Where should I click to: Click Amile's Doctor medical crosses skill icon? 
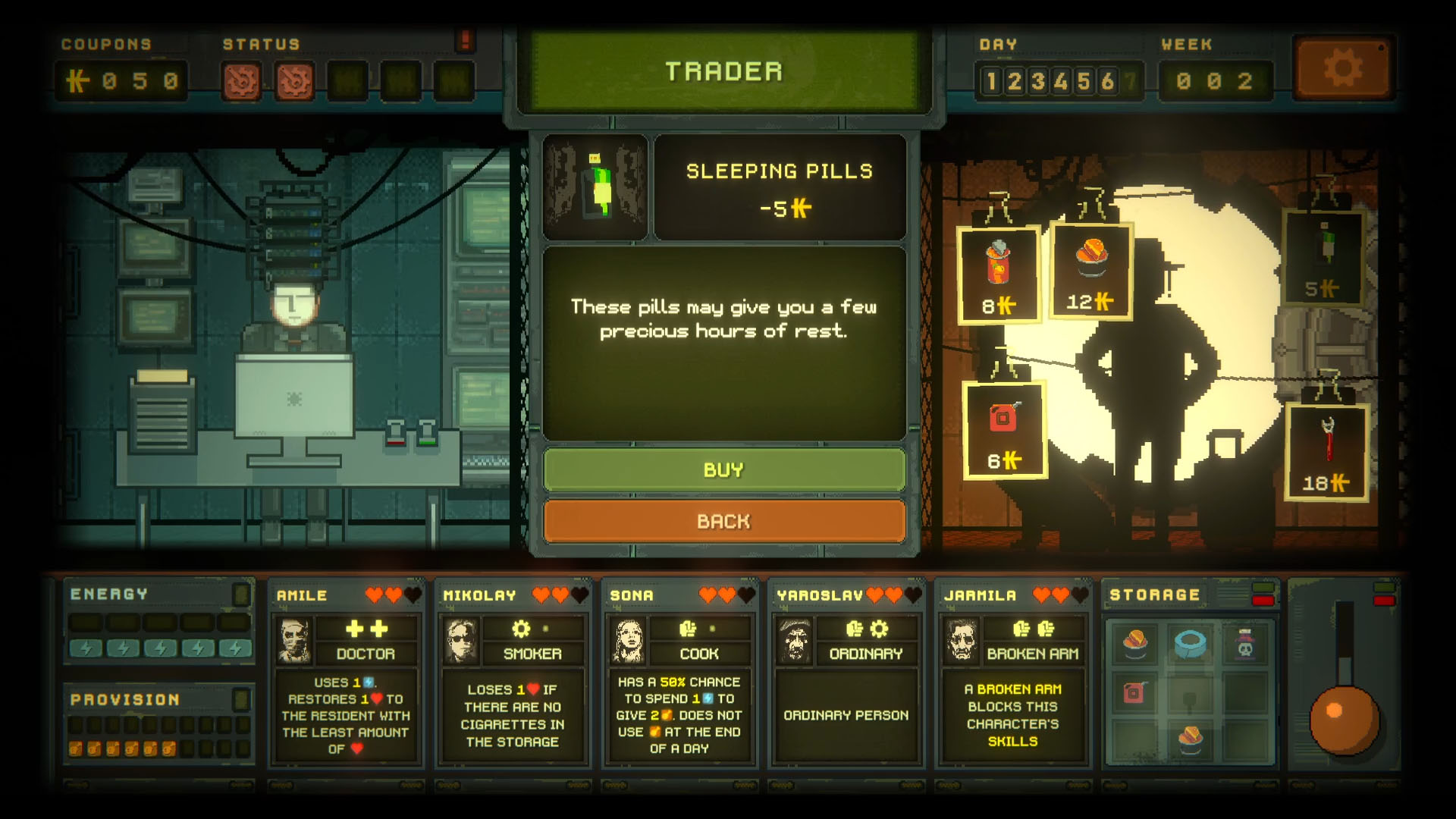point(368,627)
